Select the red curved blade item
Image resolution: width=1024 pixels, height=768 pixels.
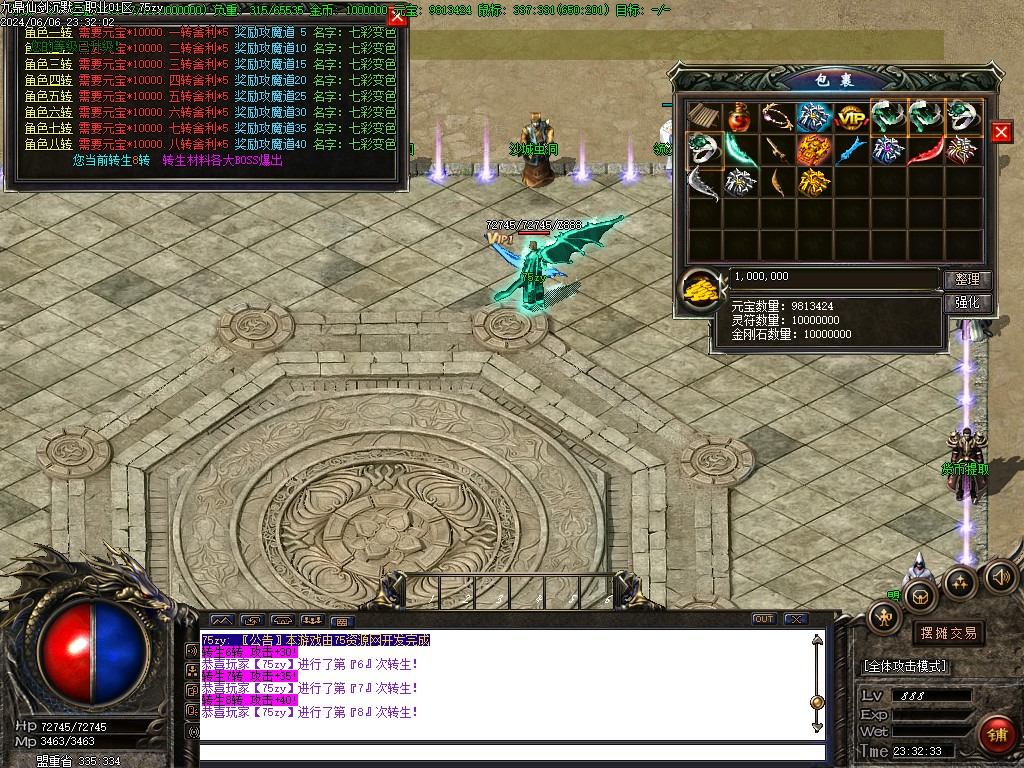tap(925, 150)
